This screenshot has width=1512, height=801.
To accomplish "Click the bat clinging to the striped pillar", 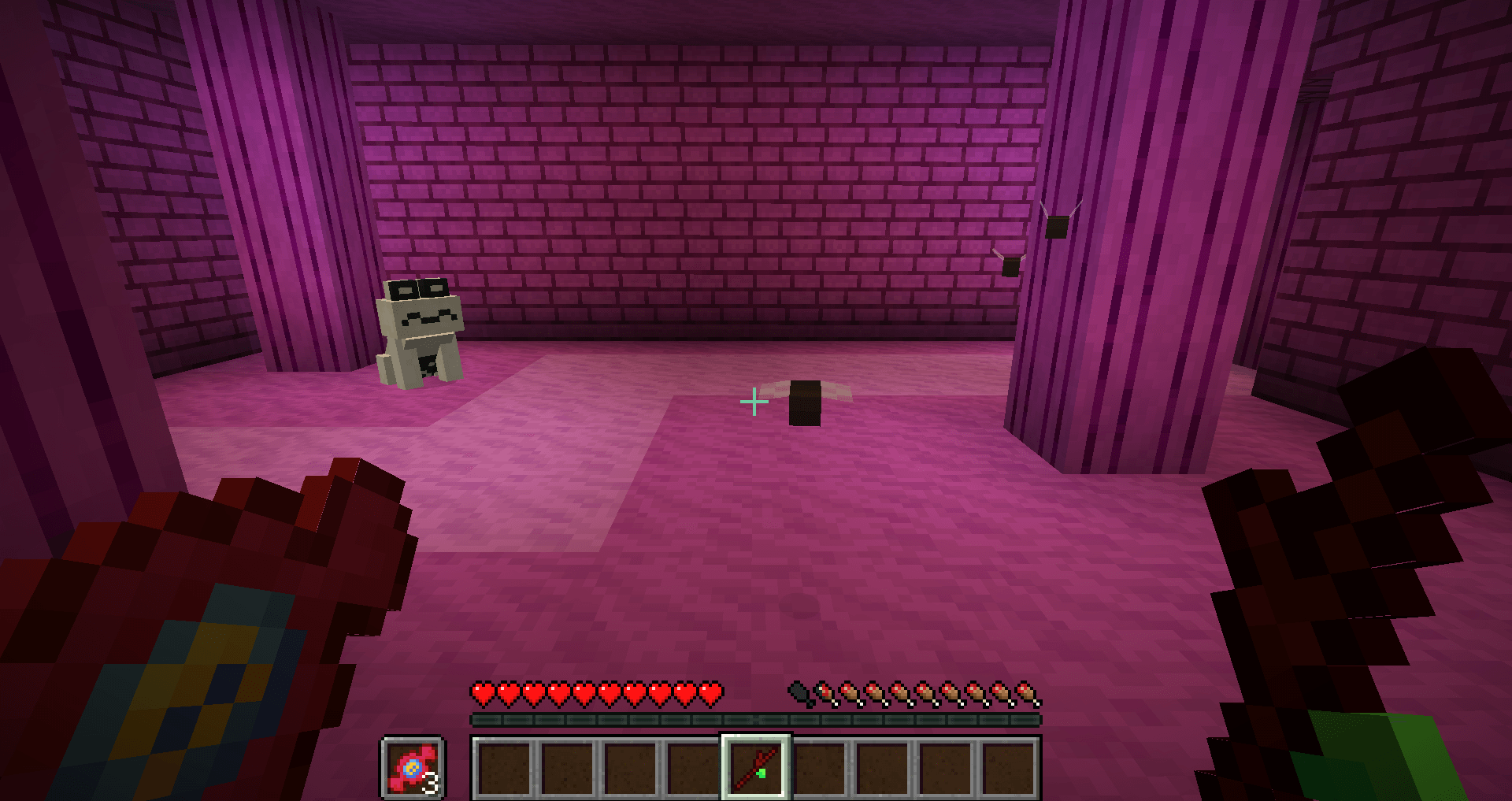I will pyautogui.click(x=1009, y=265).
